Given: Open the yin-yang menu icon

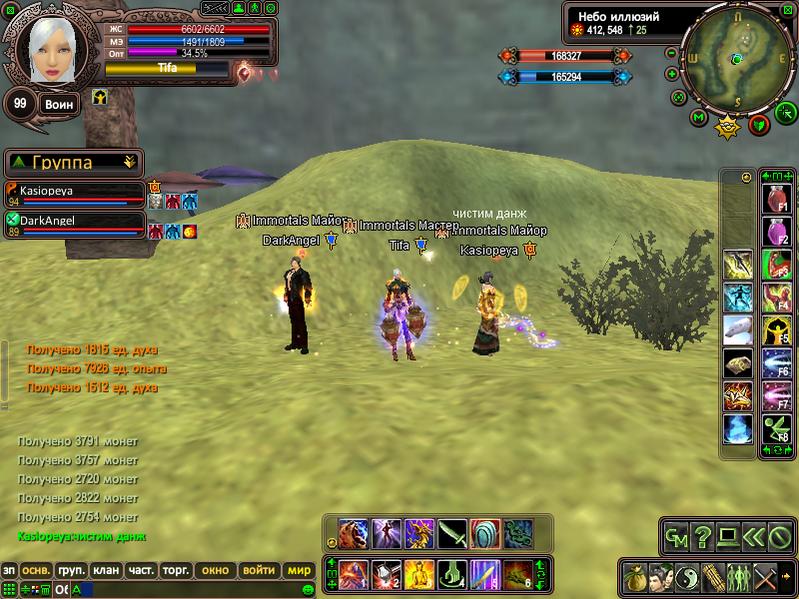Looking at the screenshot, I should pos(686,577).
